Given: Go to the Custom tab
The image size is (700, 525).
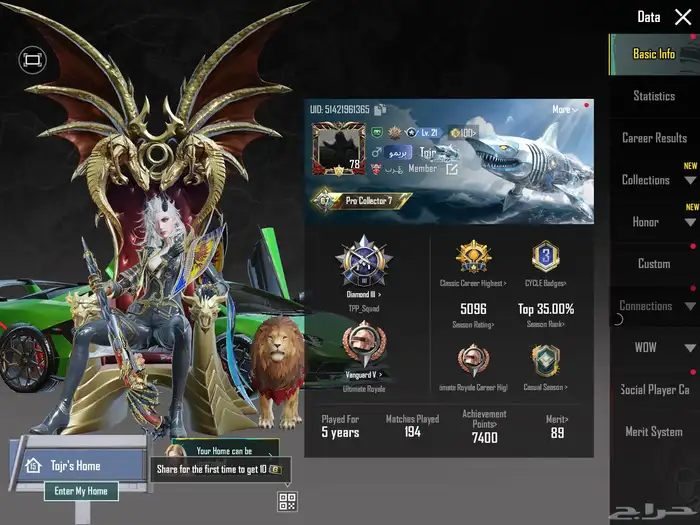Looking at the screenshot, I should (x=654, y=264).
